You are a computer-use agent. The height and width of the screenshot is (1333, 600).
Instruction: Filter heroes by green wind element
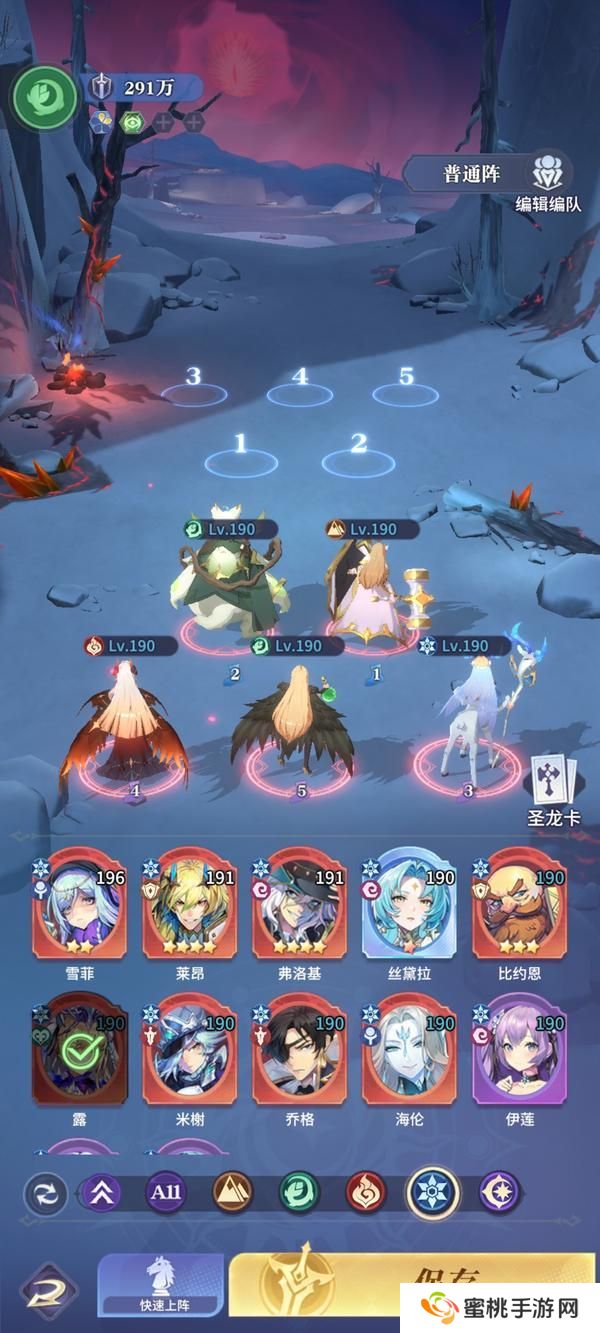click(299, 1192)
